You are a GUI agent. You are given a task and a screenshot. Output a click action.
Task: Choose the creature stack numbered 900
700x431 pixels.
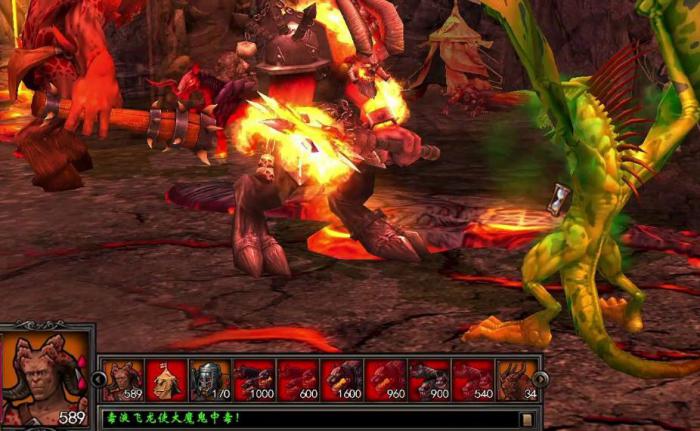coord(430,380)
